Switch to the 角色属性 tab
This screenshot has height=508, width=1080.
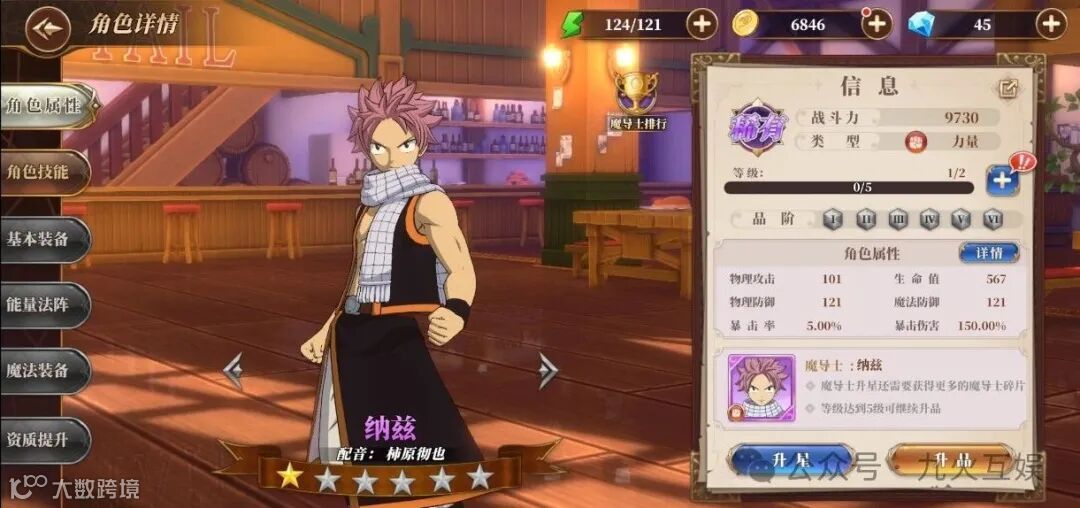click(44, 106)
